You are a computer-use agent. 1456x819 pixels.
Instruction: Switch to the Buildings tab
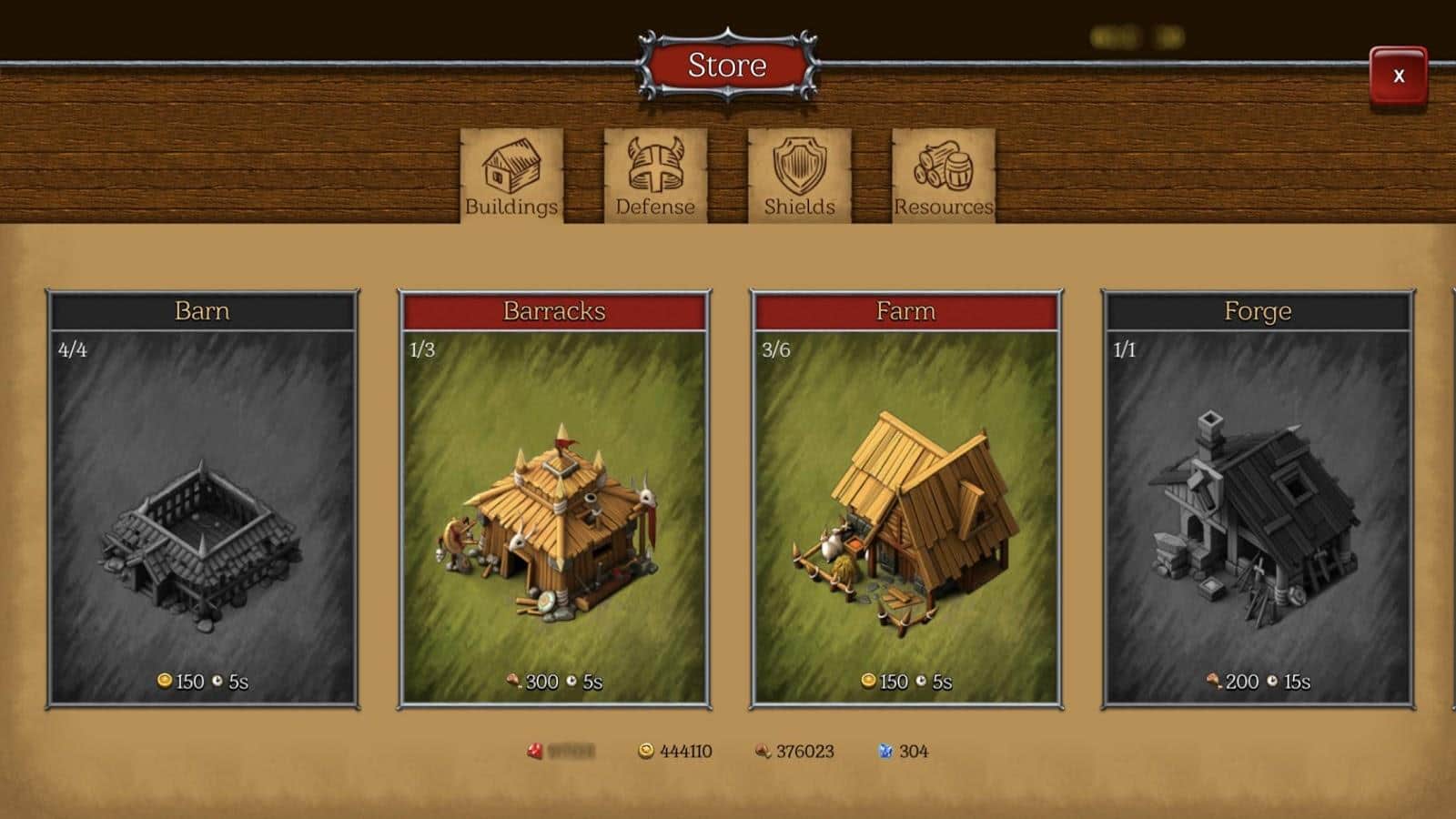pos(511,176)
